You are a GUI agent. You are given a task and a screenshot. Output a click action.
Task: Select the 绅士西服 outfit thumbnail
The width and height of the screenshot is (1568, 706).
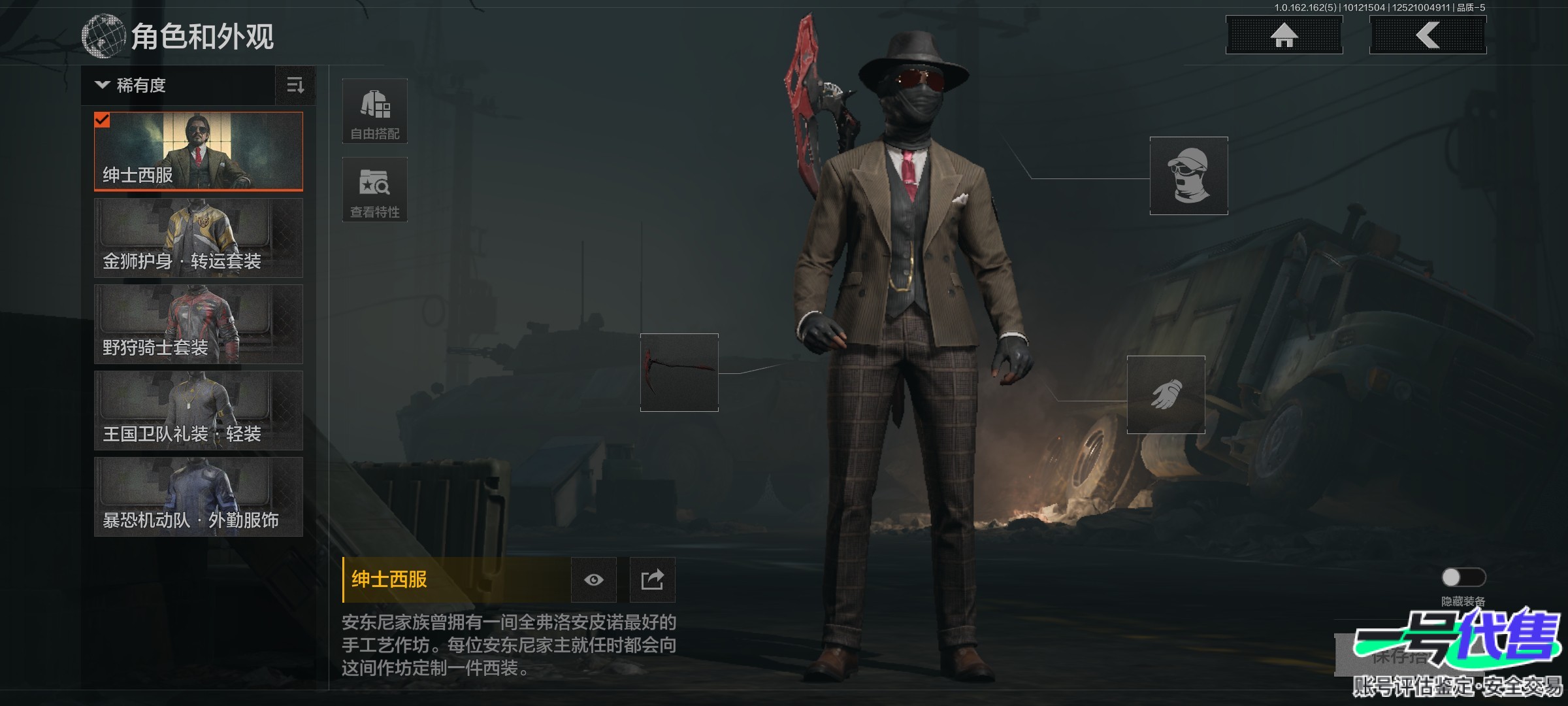[199, 151]
